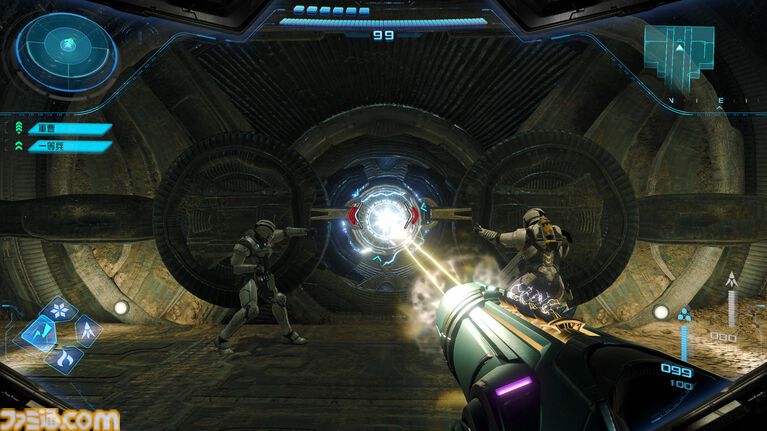Image resolution: width=767 pixels, height=431 pixels.
Task: Activate the highlighted lightning bolt ability
Action: (42, 331)
